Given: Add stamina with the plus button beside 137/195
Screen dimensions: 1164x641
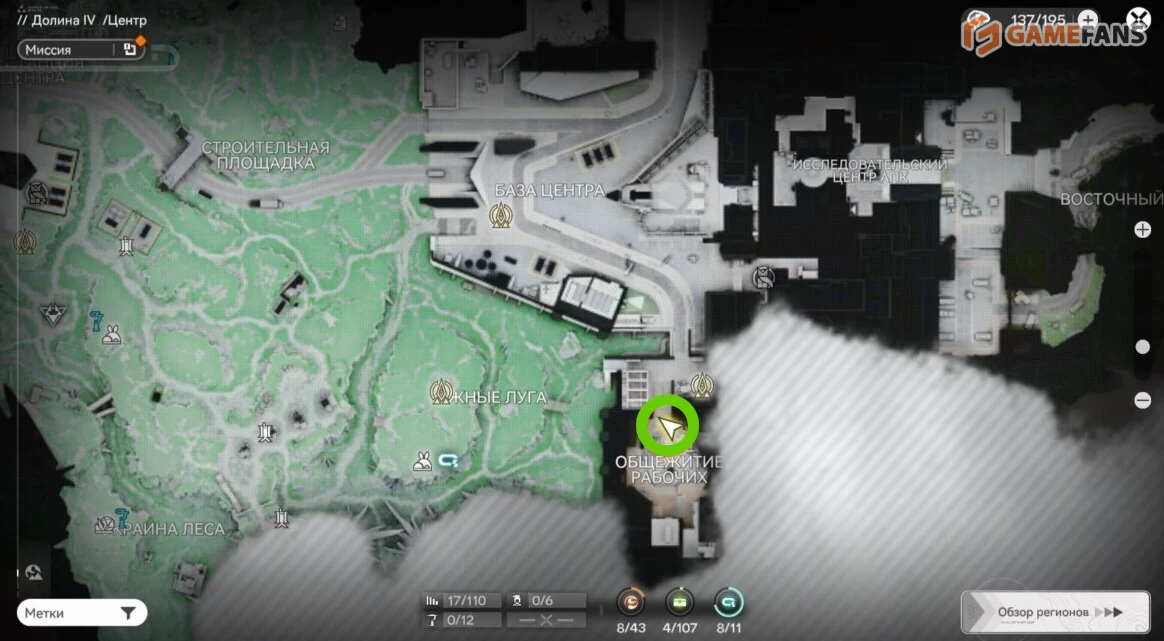Looking at the screenshot, I should click(1087, 19).
